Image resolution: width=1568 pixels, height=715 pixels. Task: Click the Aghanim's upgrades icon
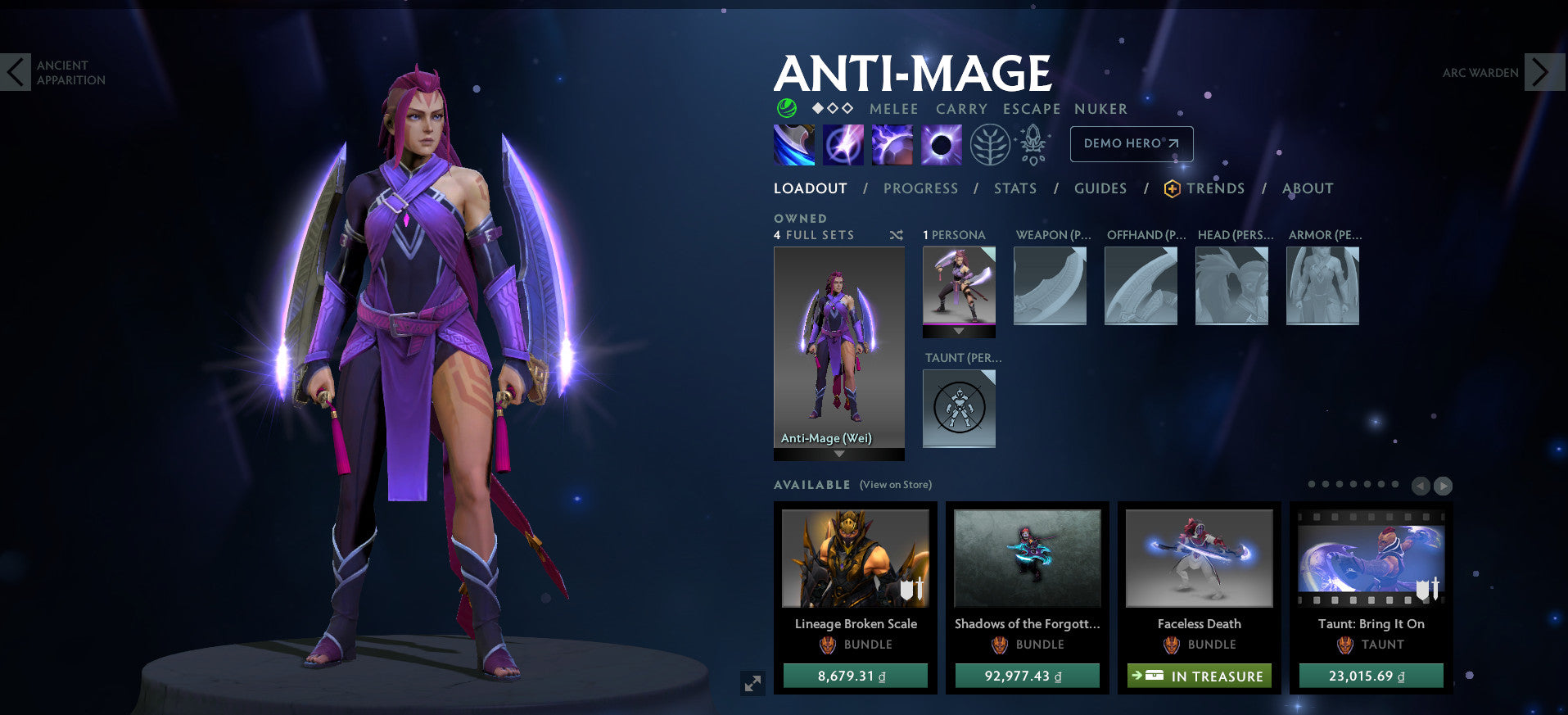point(1032,144)
